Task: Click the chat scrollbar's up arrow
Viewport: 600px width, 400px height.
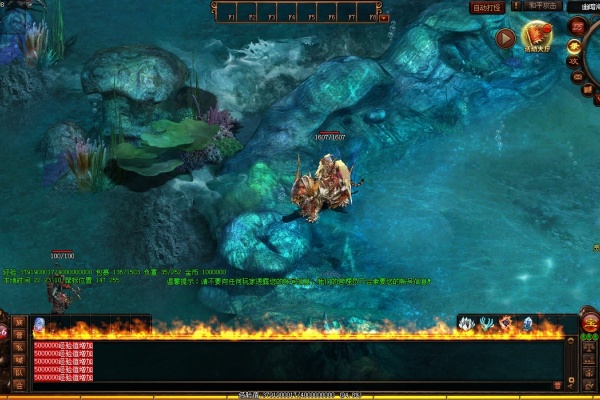Action: (x=573, y=342)
